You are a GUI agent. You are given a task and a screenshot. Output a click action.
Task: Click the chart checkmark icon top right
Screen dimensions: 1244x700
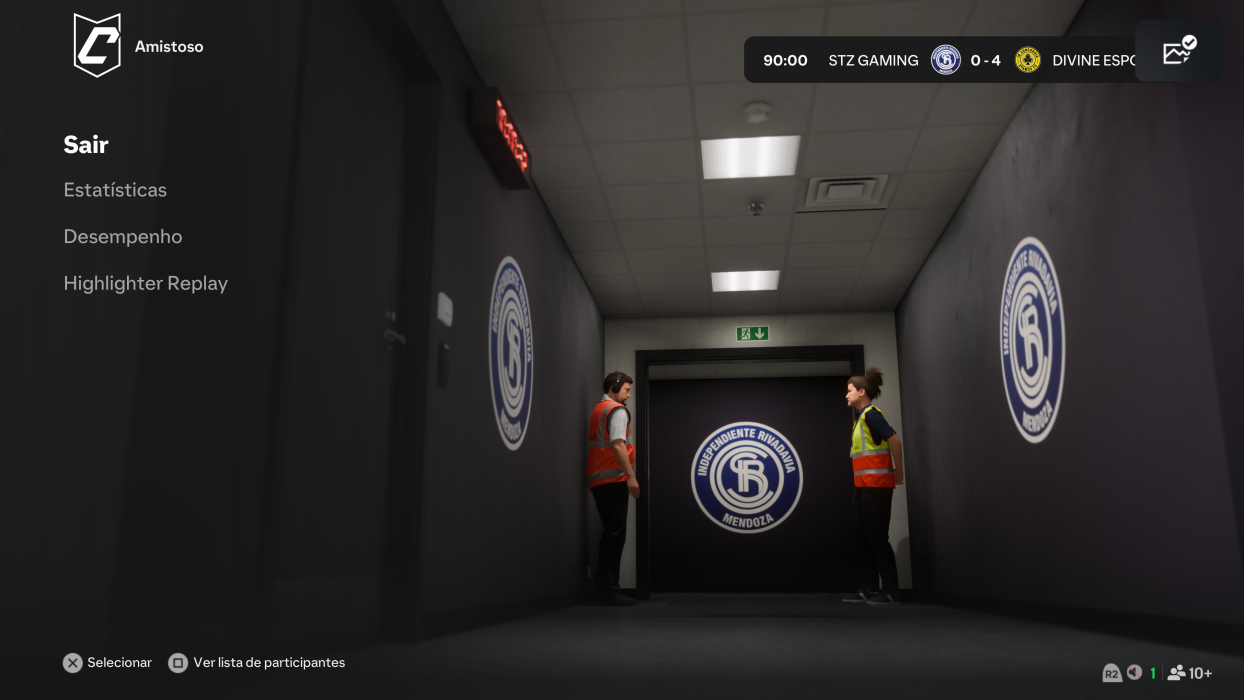tap(1179, 51)
